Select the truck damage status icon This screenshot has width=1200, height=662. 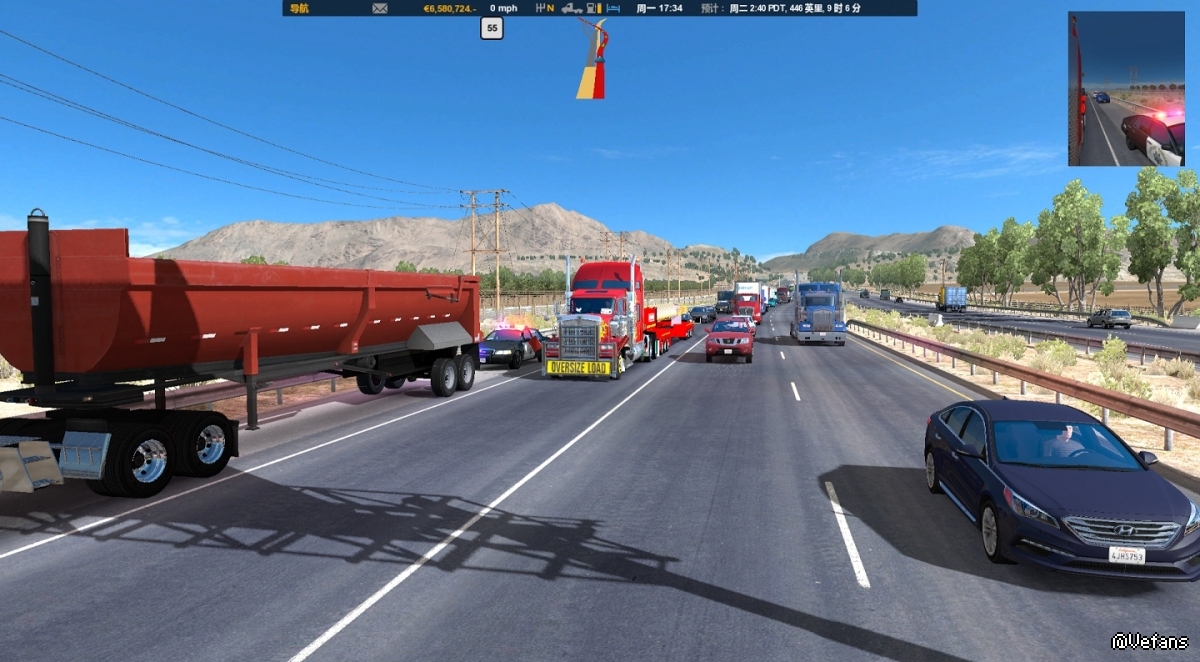[572, 8]
